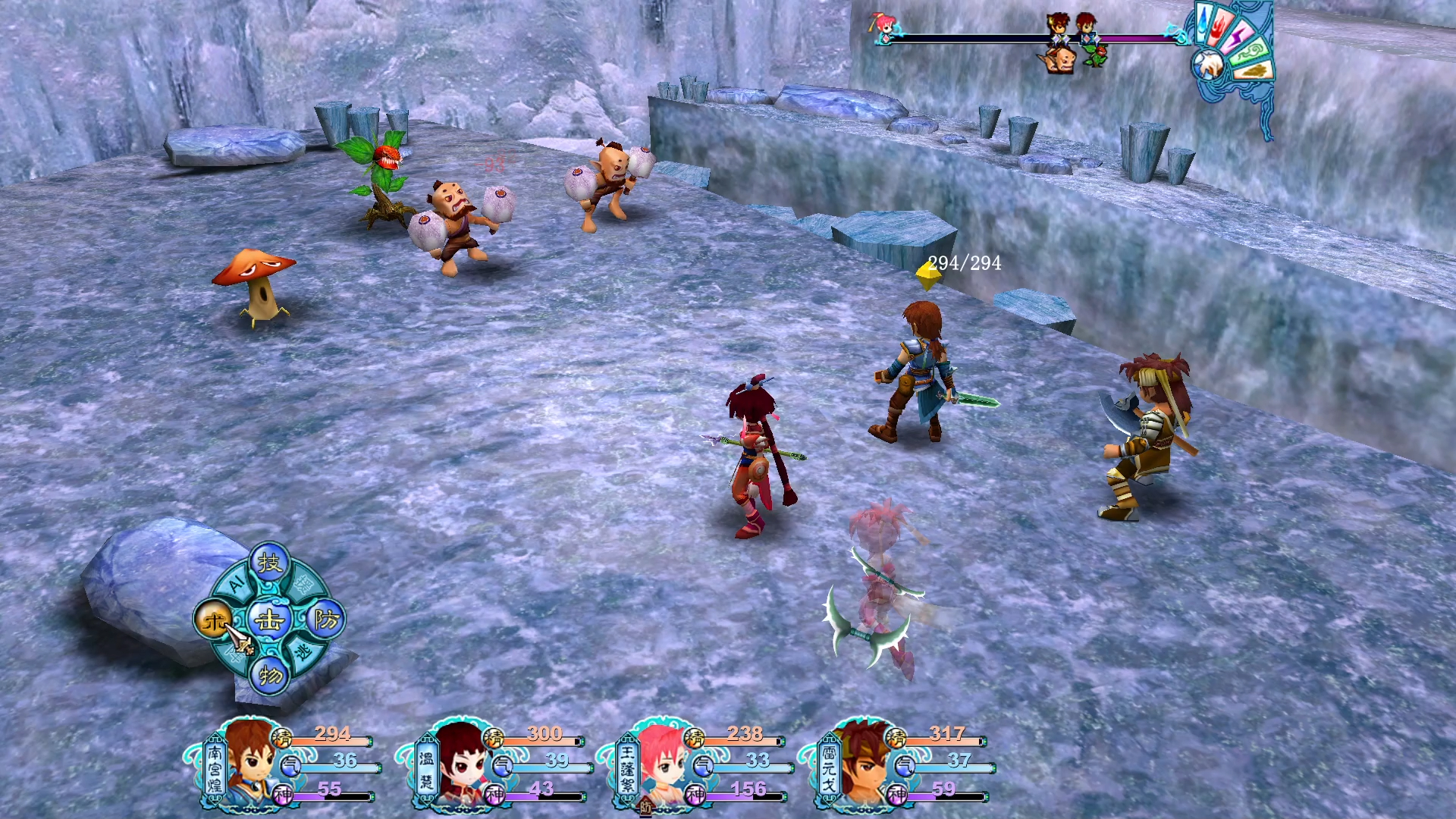Select Lei Yuange's portrait (雷元戈)
The height and width of the screenshot is (819, 1456).
(x=861, y=762)
